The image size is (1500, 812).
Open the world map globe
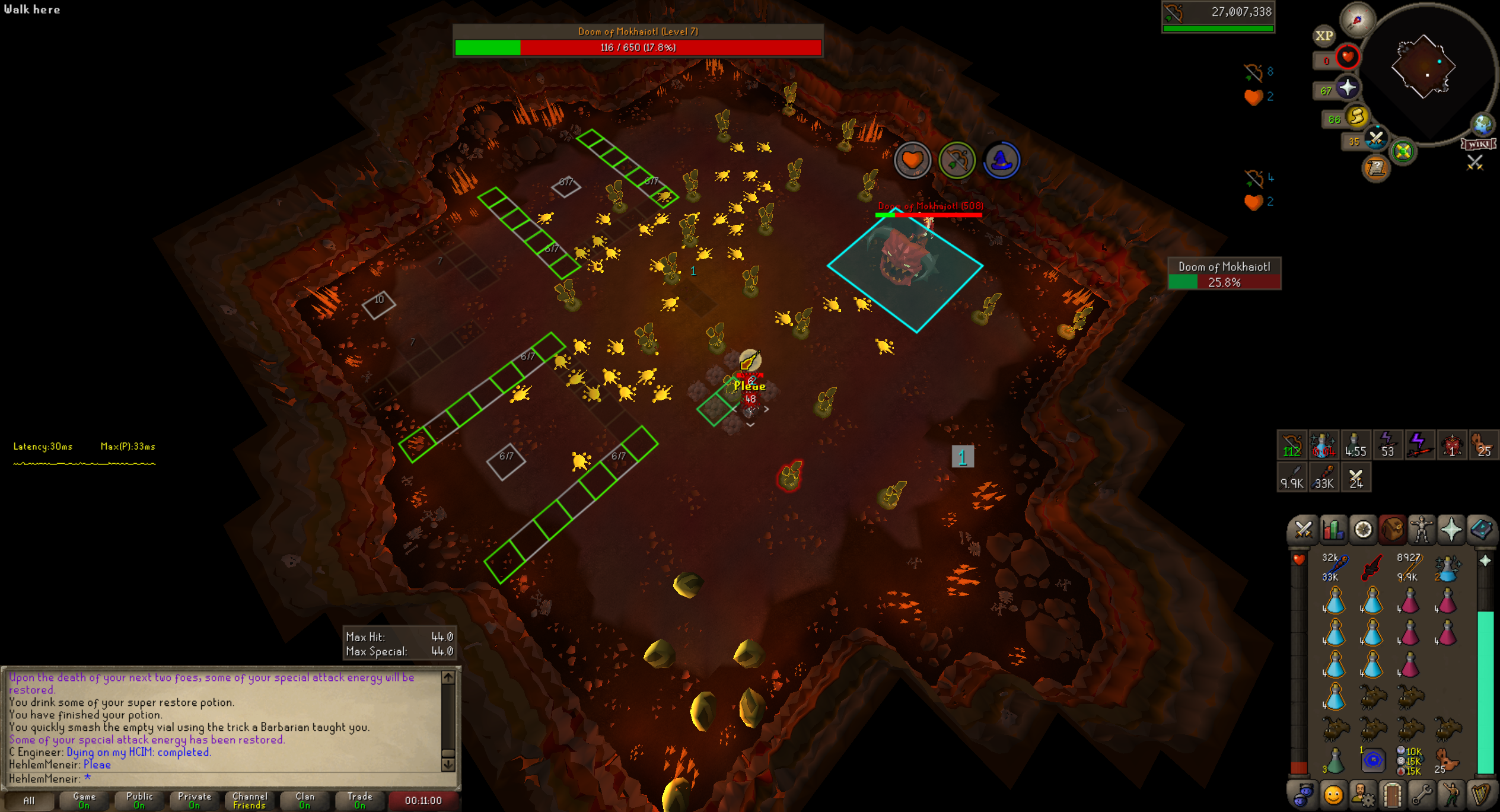[1483, 125]
